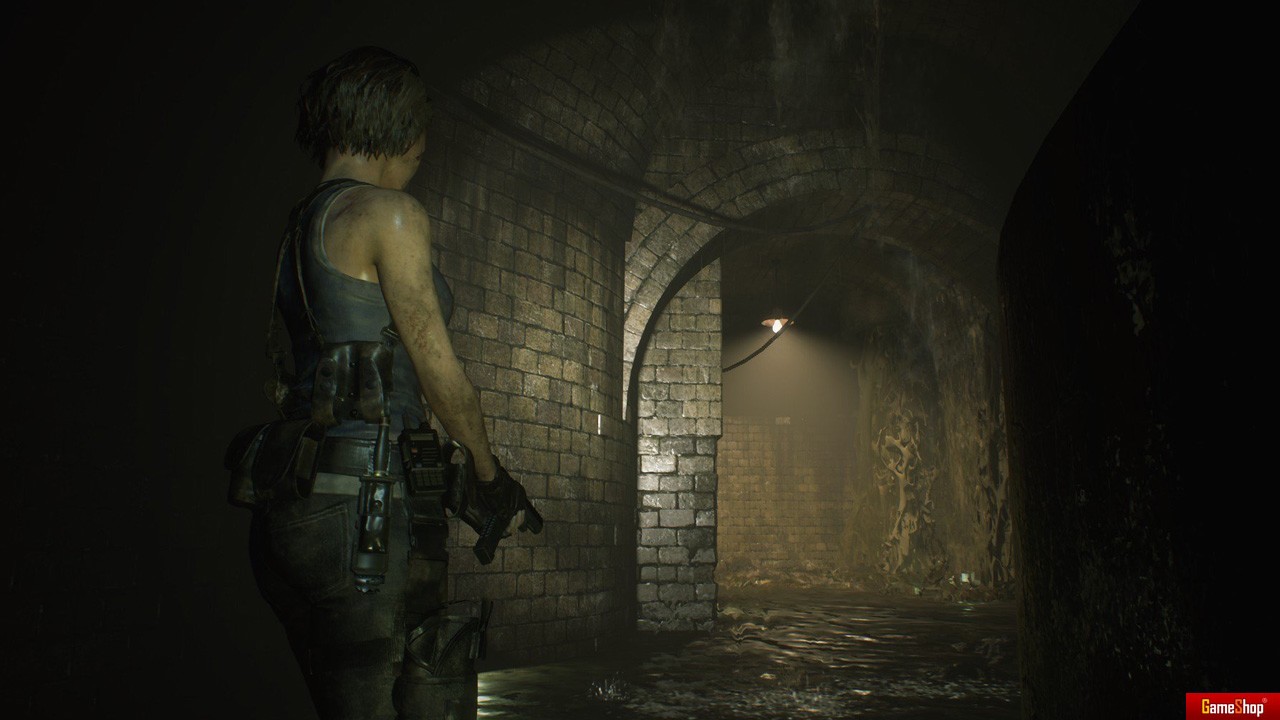Click the GameShop logo watermark

pos(1232,707)
